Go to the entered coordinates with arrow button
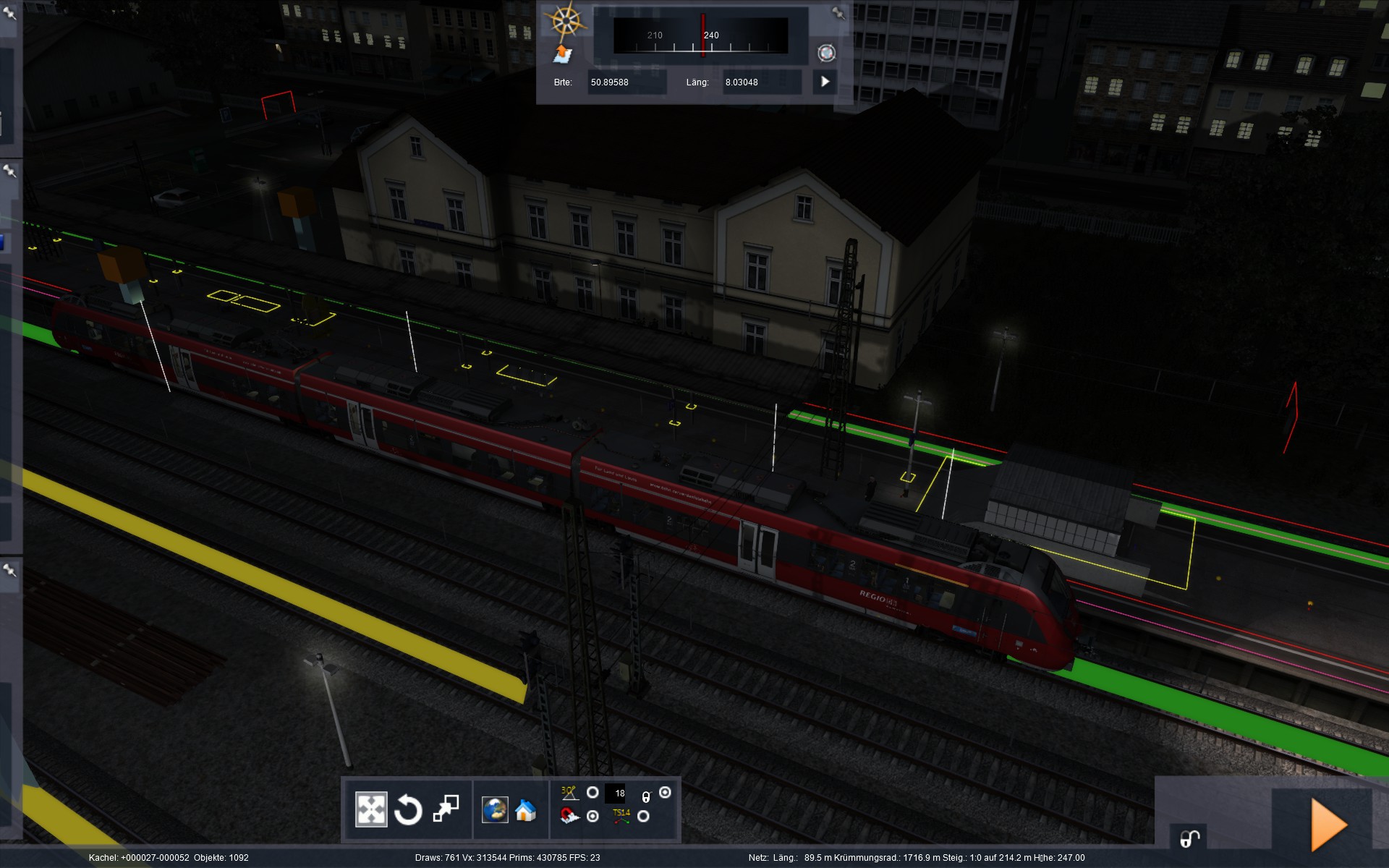This screenshot has width=1389, height=868. [x=825, y=82]
